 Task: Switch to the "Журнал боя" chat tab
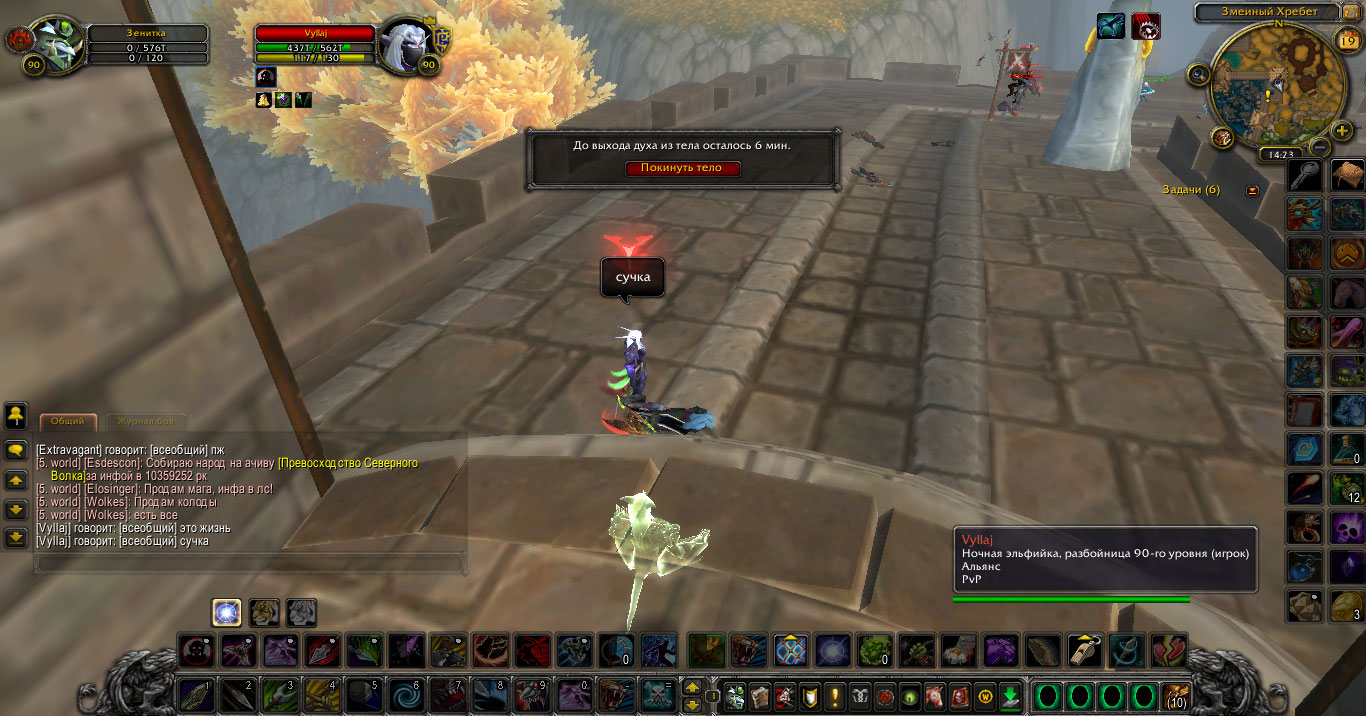click(146, 421)
